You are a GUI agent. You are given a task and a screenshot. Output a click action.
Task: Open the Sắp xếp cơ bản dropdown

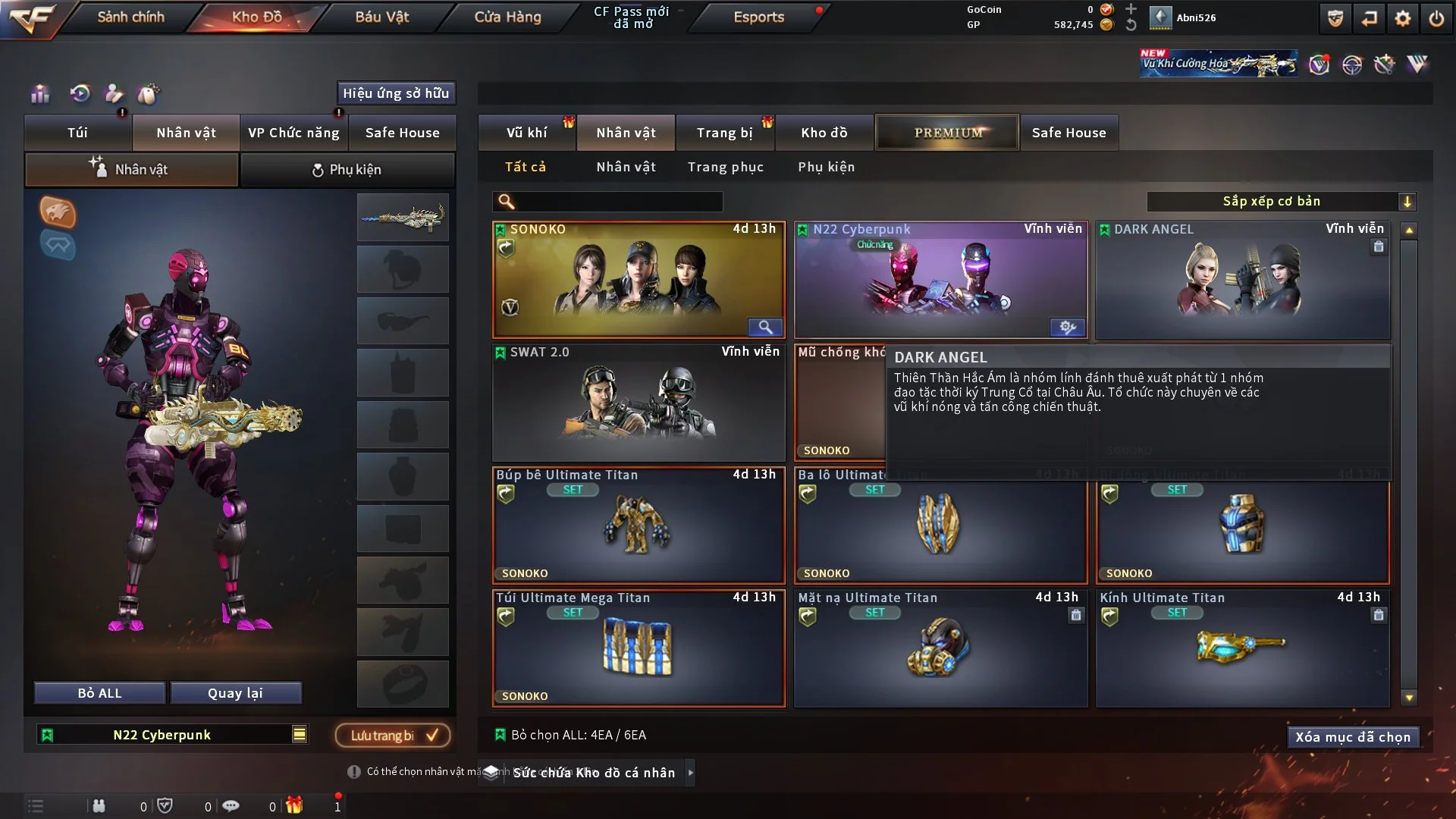pos(1281,201)
